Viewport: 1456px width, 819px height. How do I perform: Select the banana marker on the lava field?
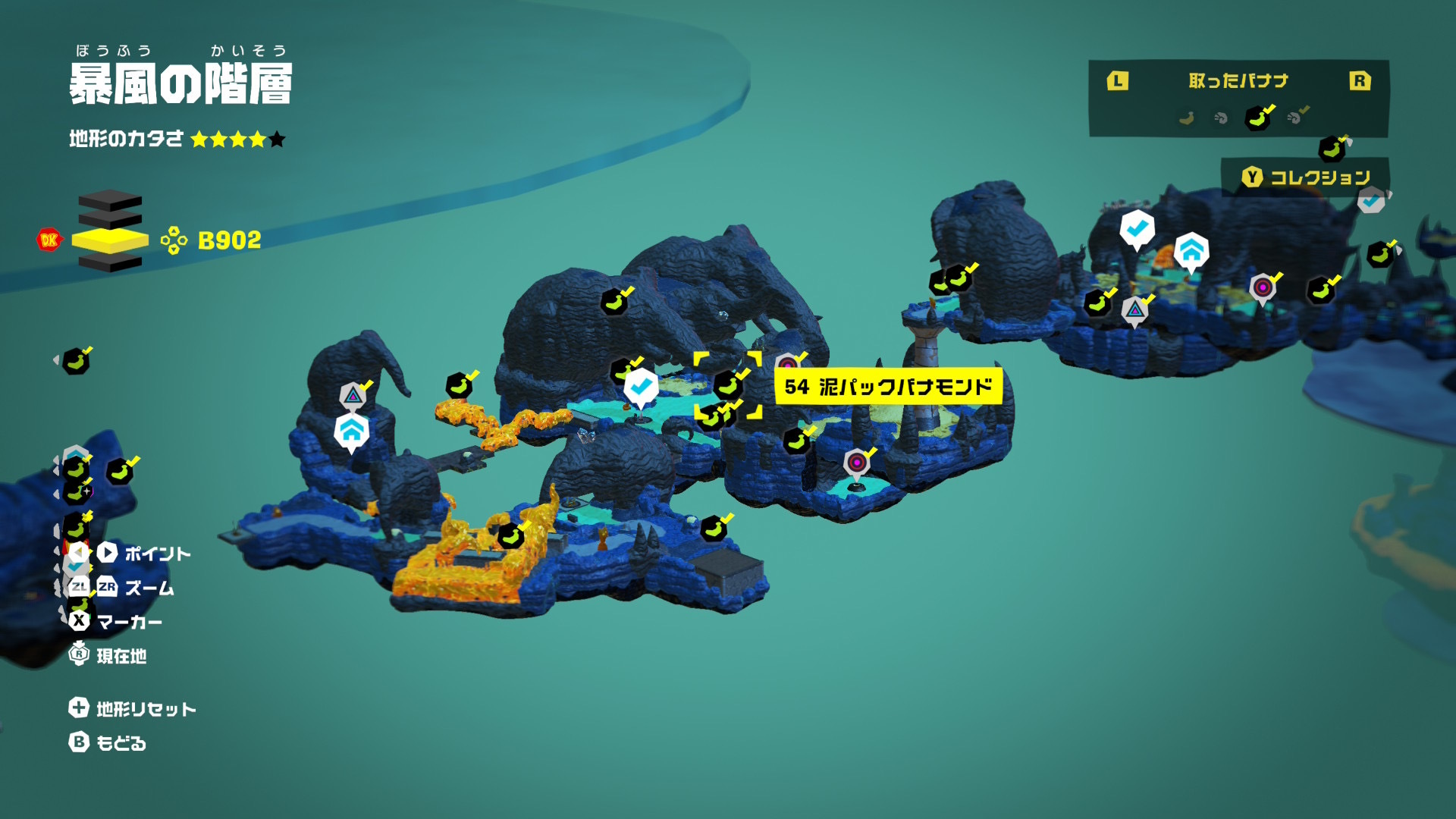click(x=511, y=536)
